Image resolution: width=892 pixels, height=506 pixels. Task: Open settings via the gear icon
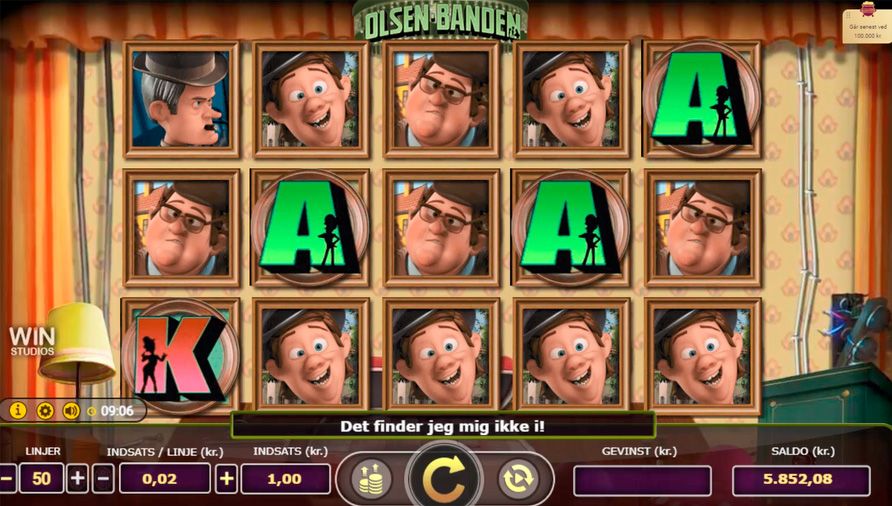pos(45,410)
